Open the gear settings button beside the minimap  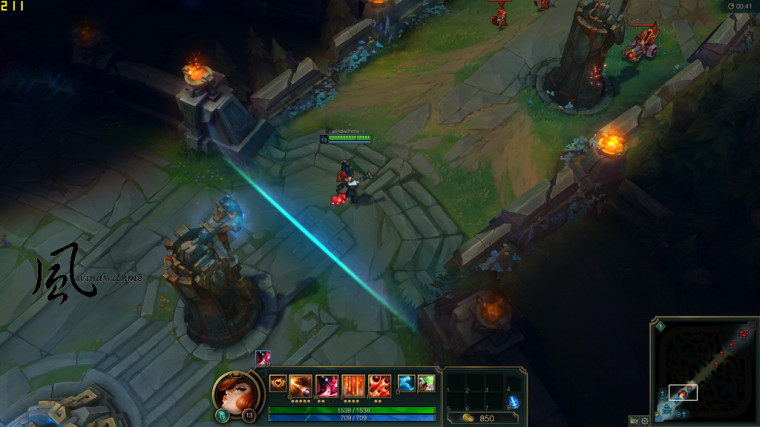click(643, 420)
